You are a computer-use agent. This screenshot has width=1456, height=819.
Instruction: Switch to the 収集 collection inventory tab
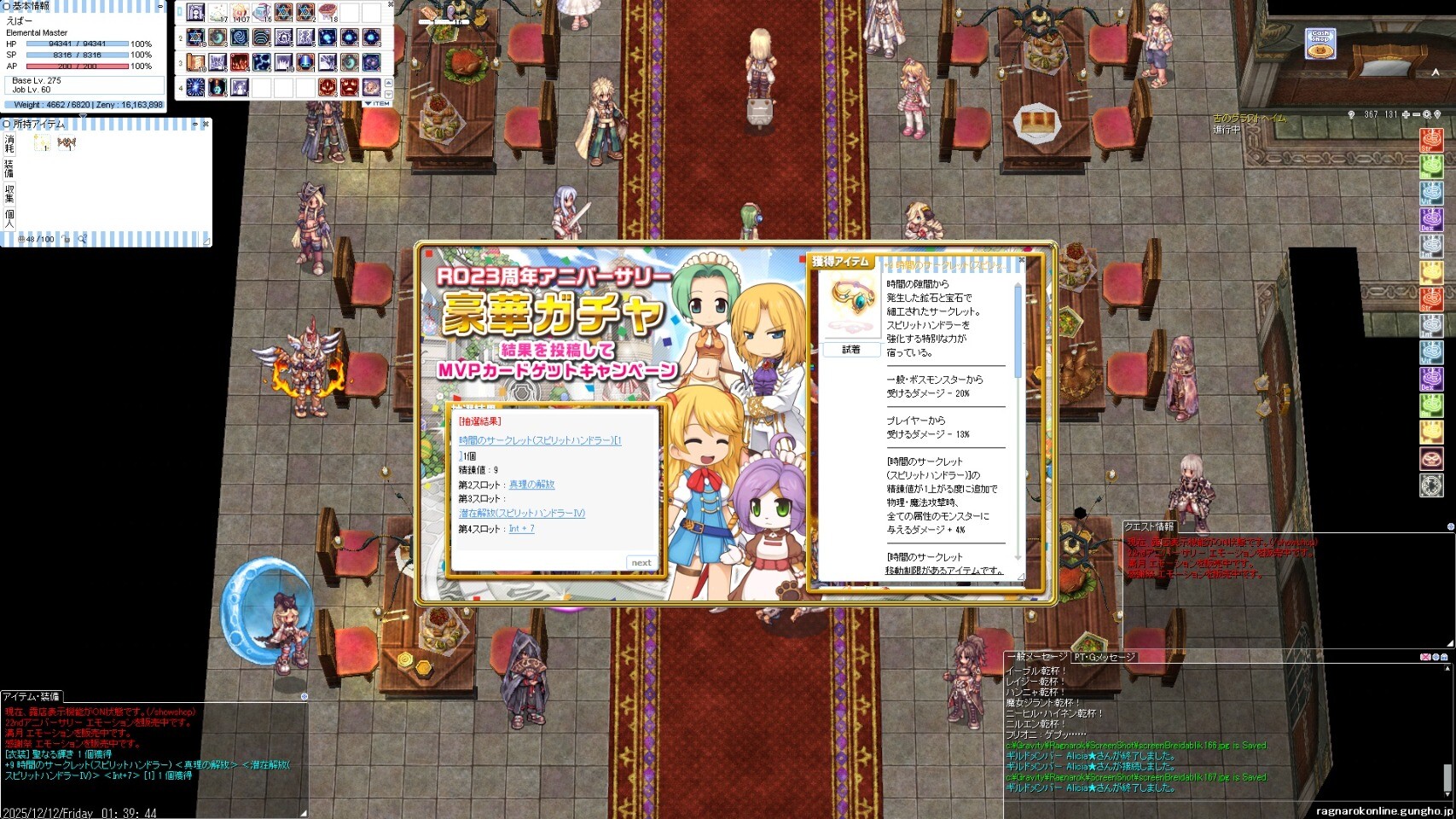9,193
